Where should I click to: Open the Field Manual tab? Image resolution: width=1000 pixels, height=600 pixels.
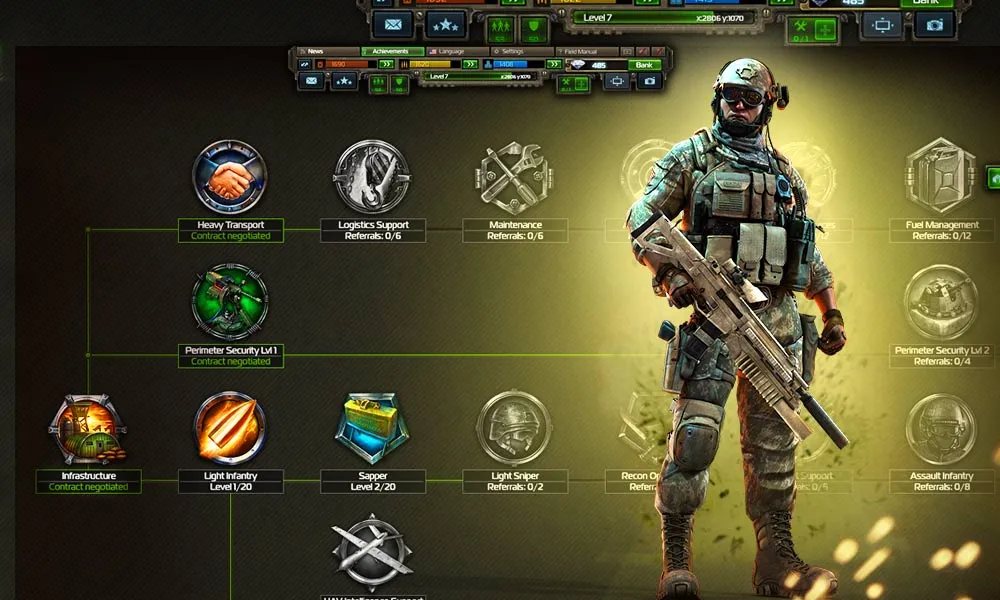(x=592, y=51)
